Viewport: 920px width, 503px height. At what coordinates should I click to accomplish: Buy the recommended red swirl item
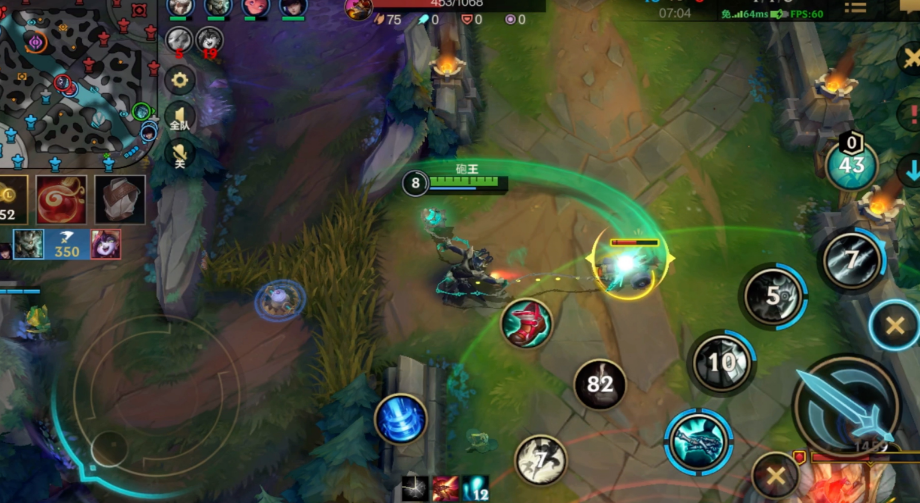61,199
